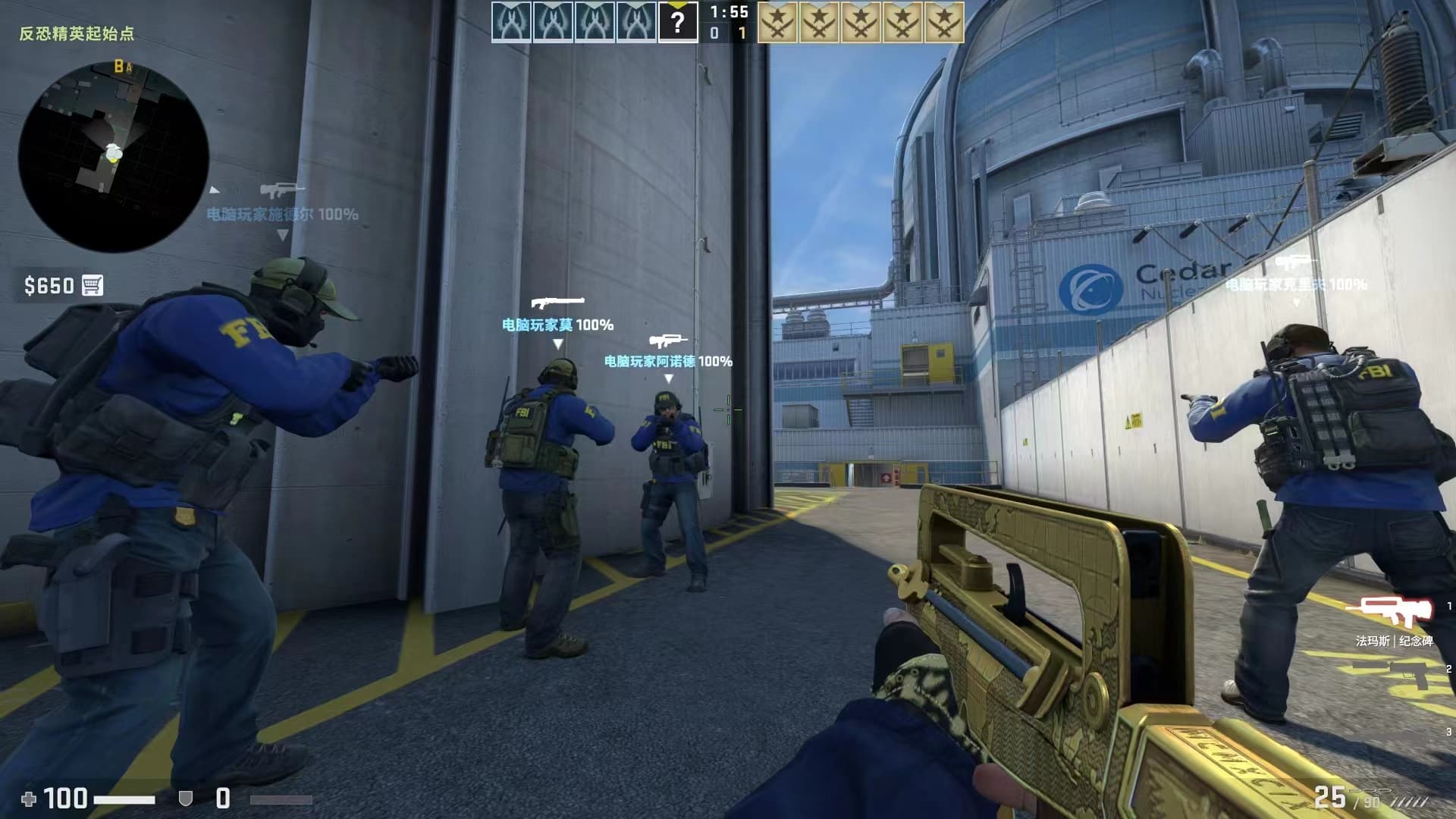The width and height of the screenshot is (1456, 819).
Task: Click the circular radar minimap
Action: click(x=114, y=157)
